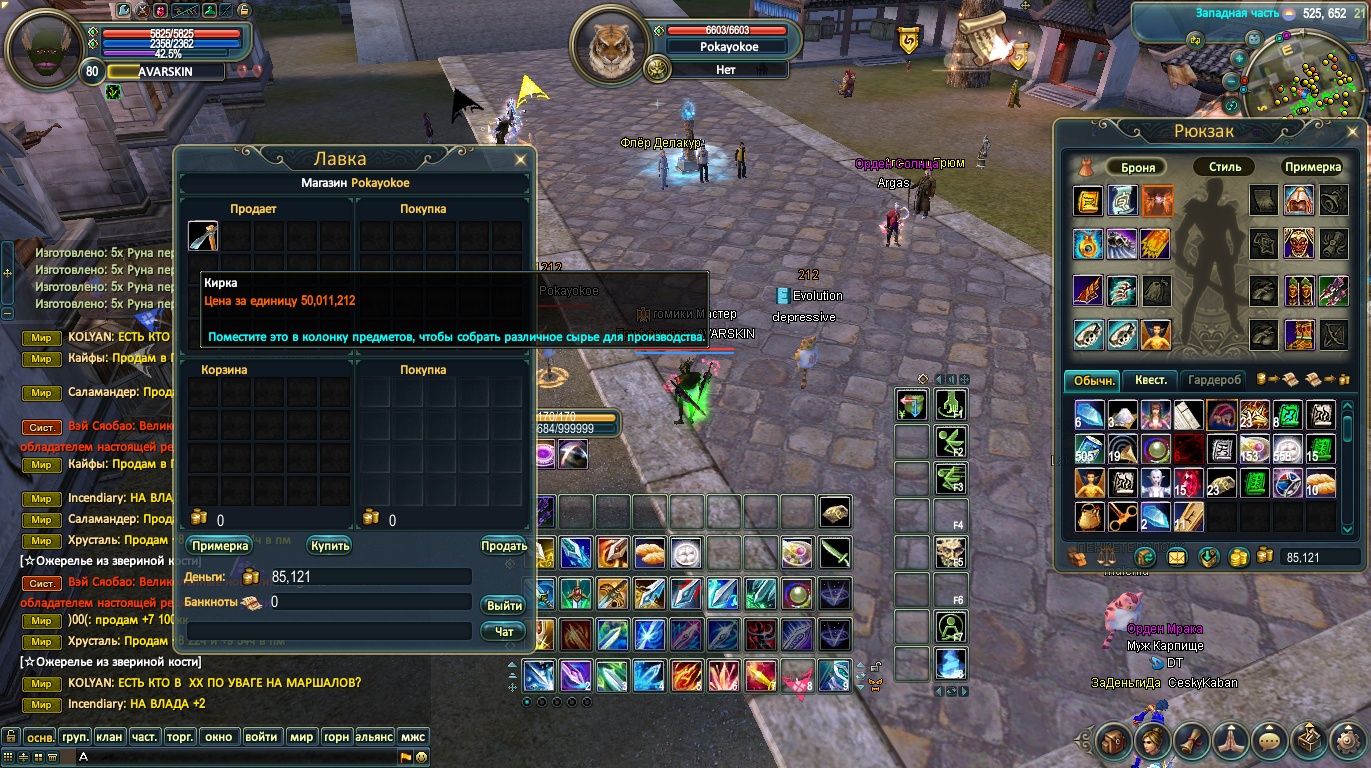Close the Лавка shop window
1371x768 pixels.
point(520,159)
